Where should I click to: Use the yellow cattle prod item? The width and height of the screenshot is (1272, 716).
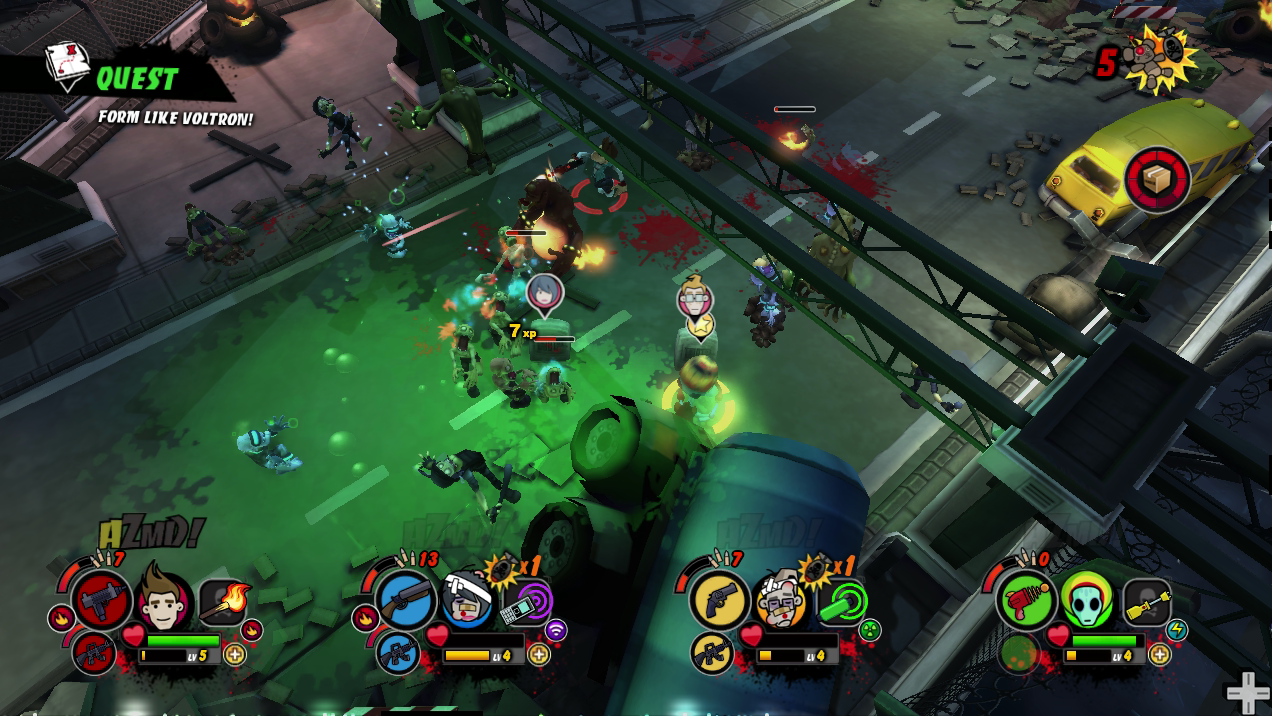coord(1148,602)
